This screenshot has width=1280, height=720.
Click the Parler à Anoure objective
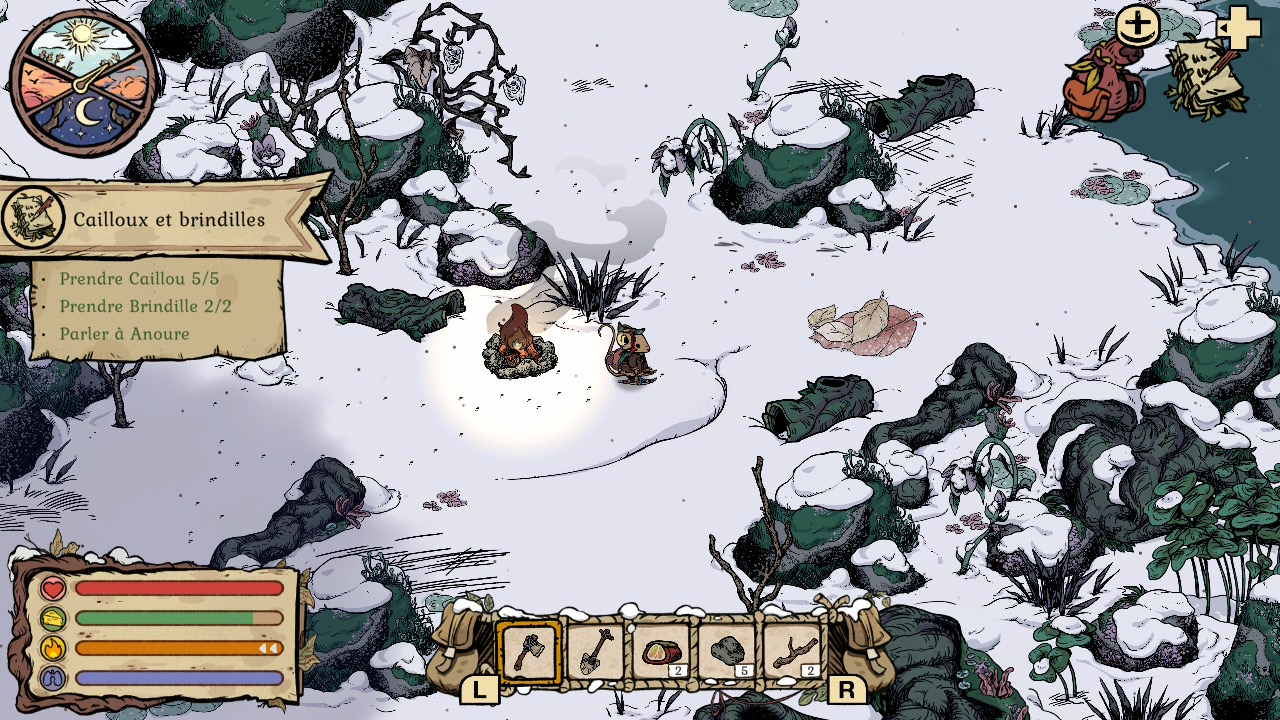124,334
